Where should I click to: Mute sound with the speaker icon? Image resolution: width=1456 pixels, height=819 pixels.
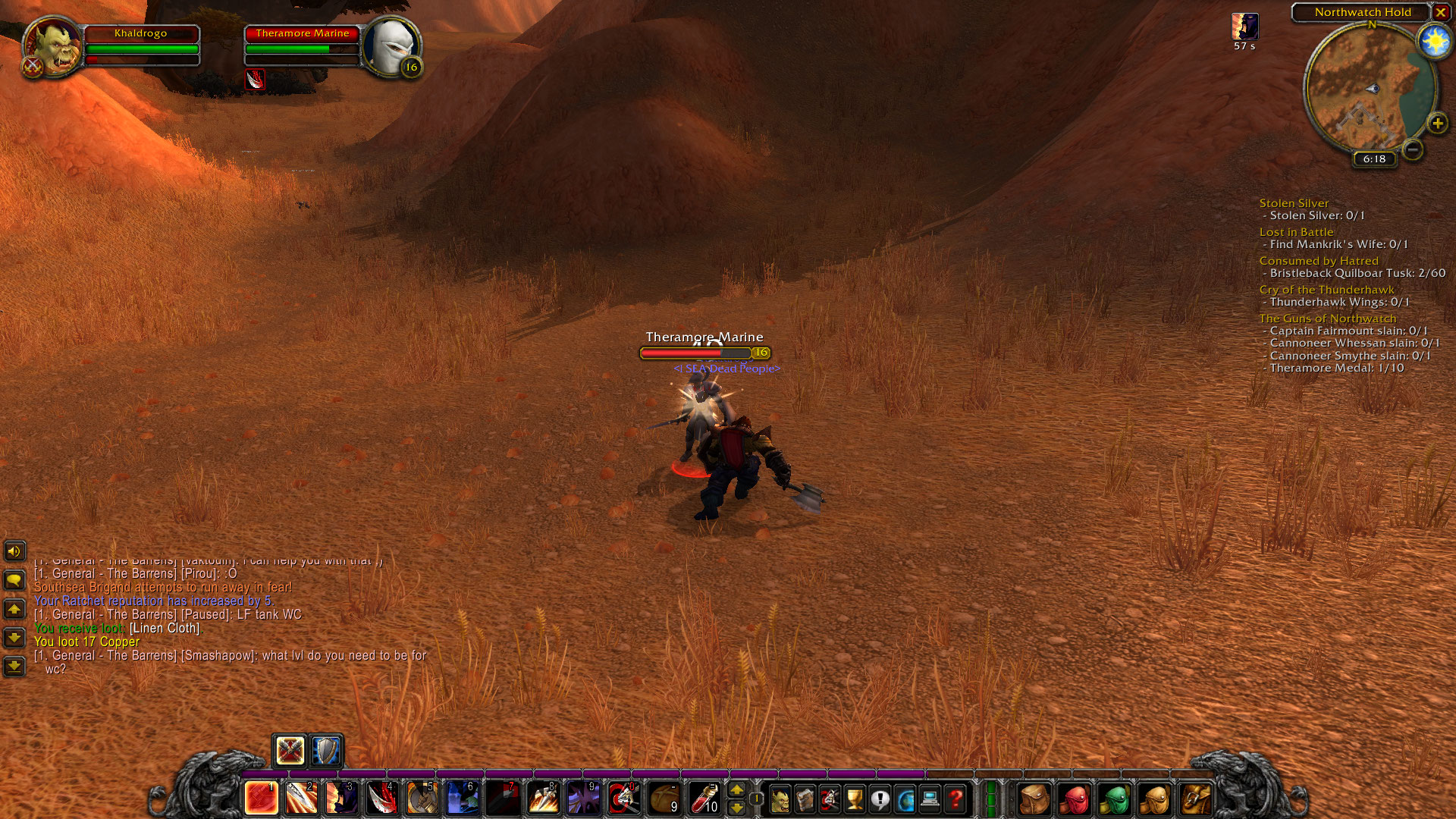pyautogui.click(x=14, y=551)
